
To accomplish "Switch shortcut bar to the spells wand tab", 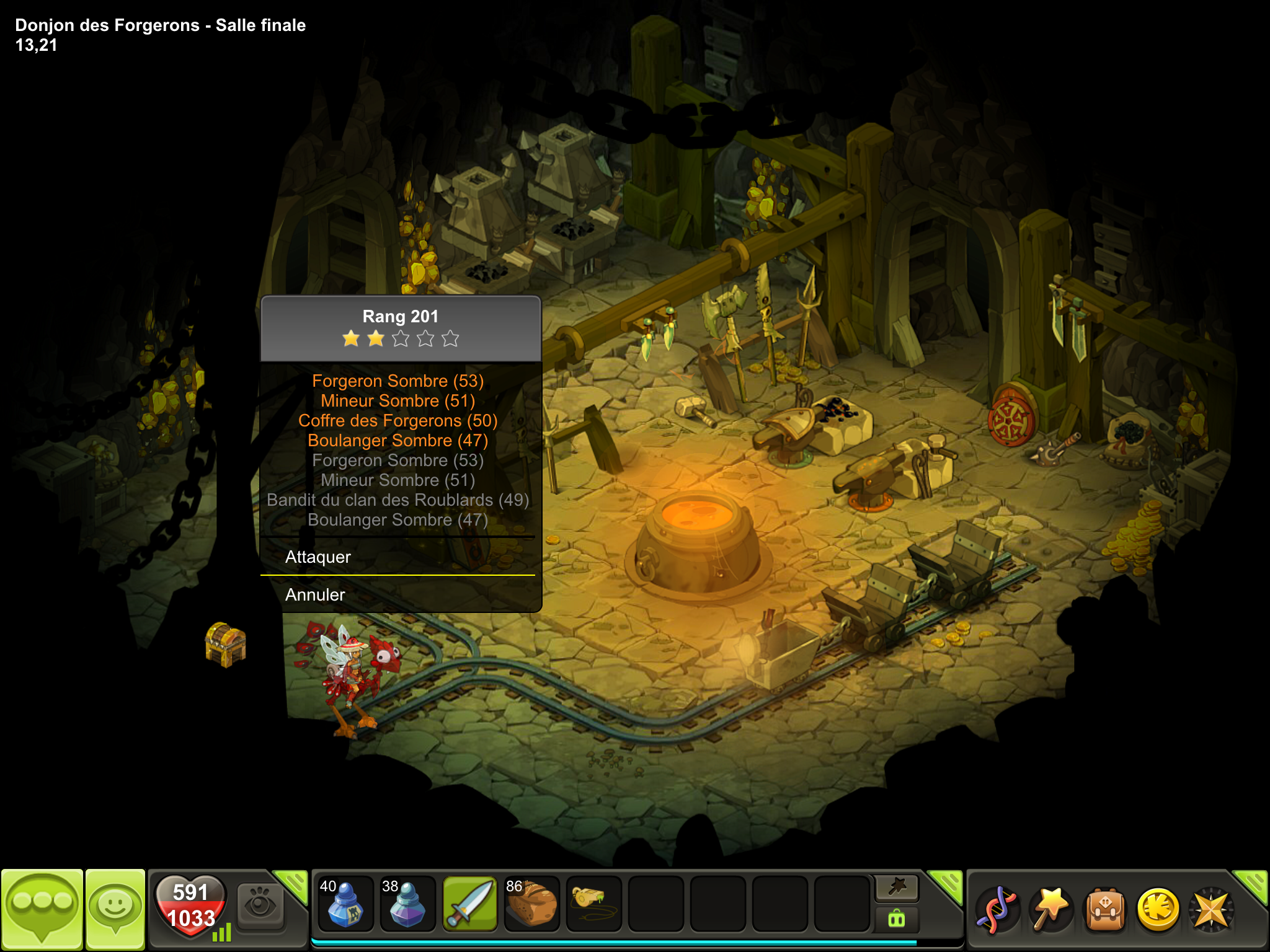I will 897,888.
